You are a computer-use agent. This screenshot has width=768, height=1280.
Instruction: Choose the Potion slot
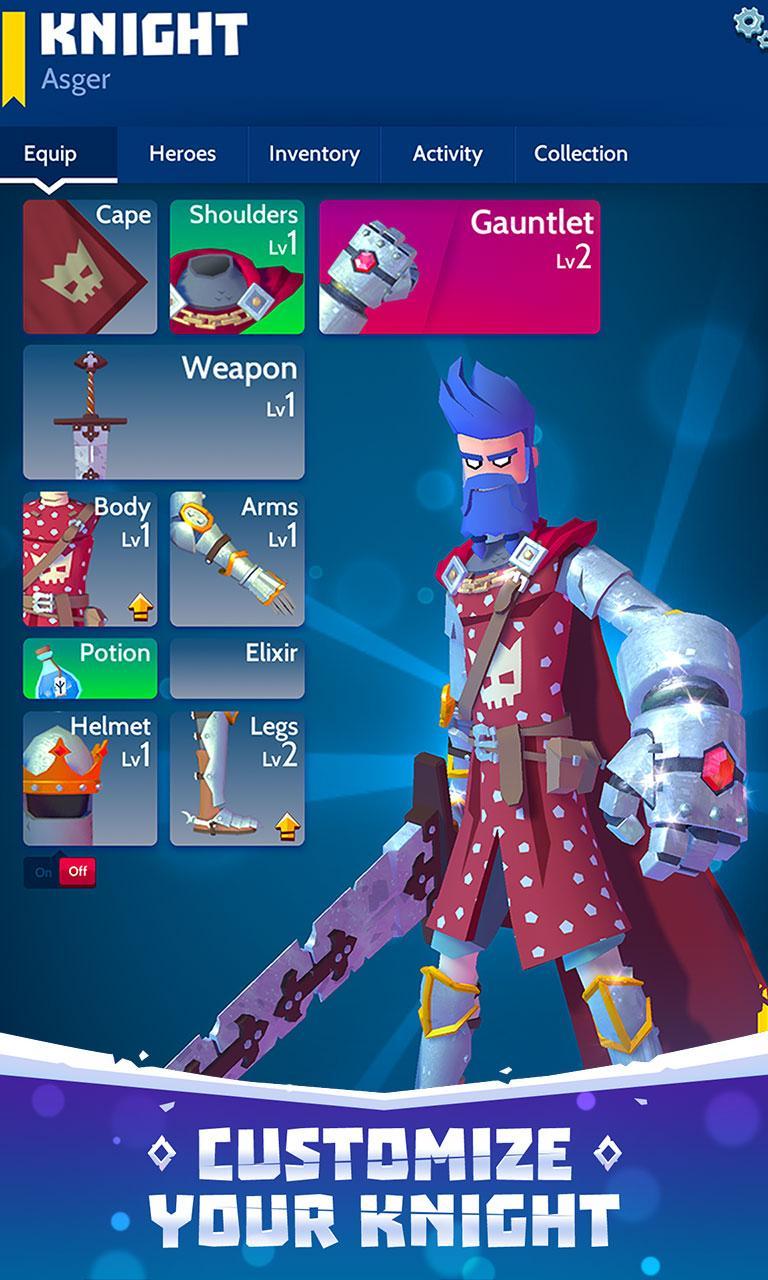coord(90,668)
